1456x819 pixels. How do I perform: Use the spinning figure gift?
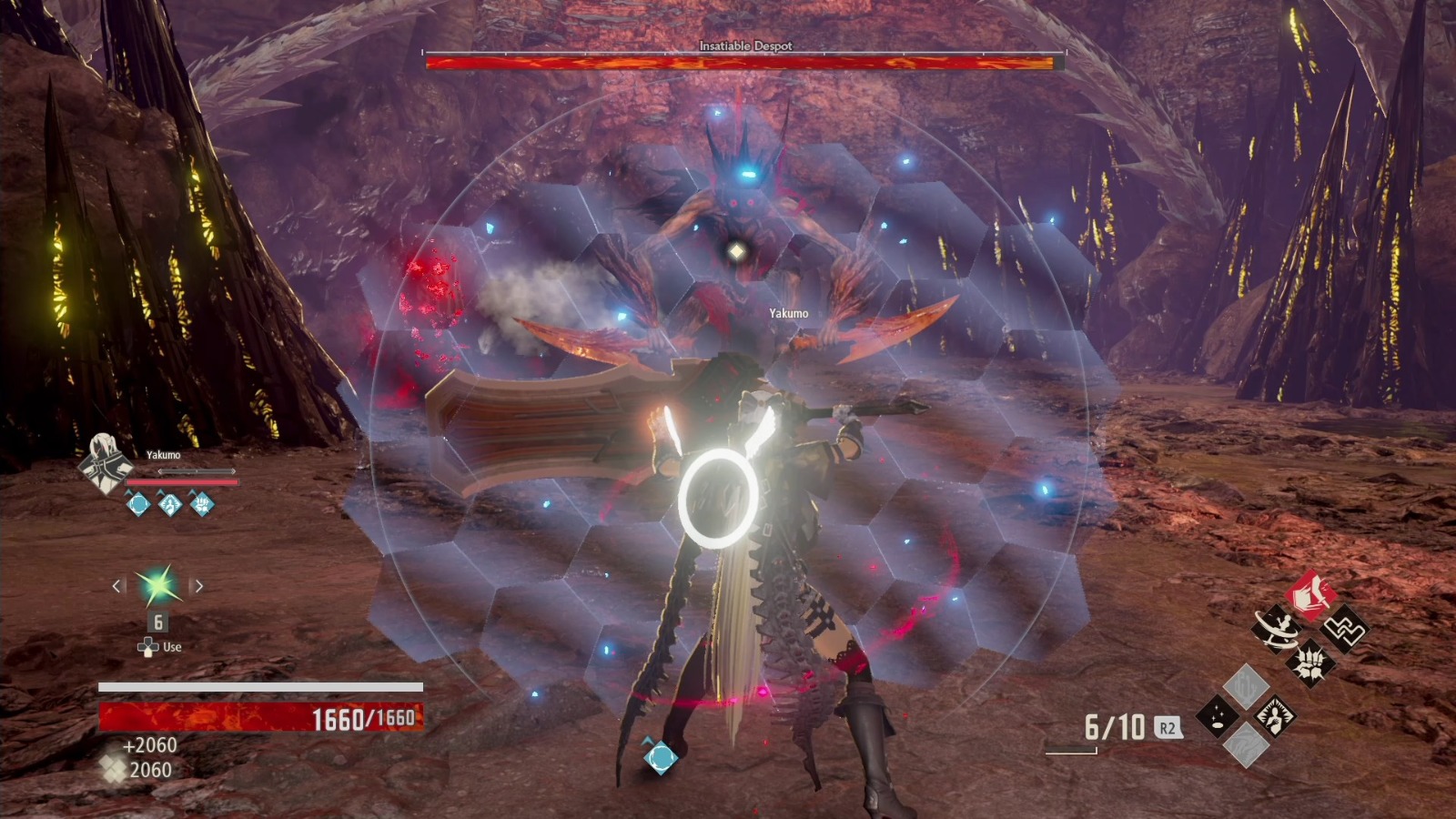pos(1277,629)
